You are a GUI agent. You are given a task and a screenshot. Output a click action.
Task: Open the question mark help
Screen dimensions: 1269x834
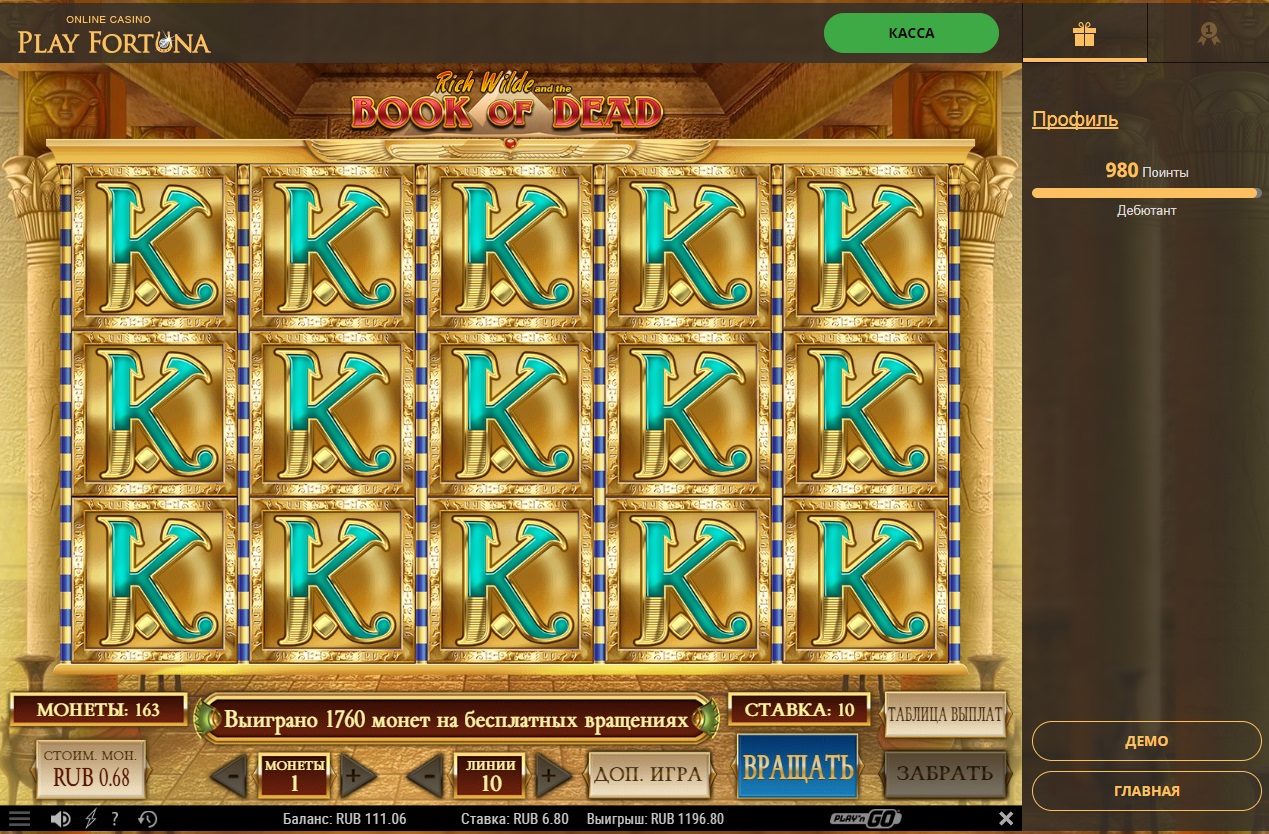point(116,819)
